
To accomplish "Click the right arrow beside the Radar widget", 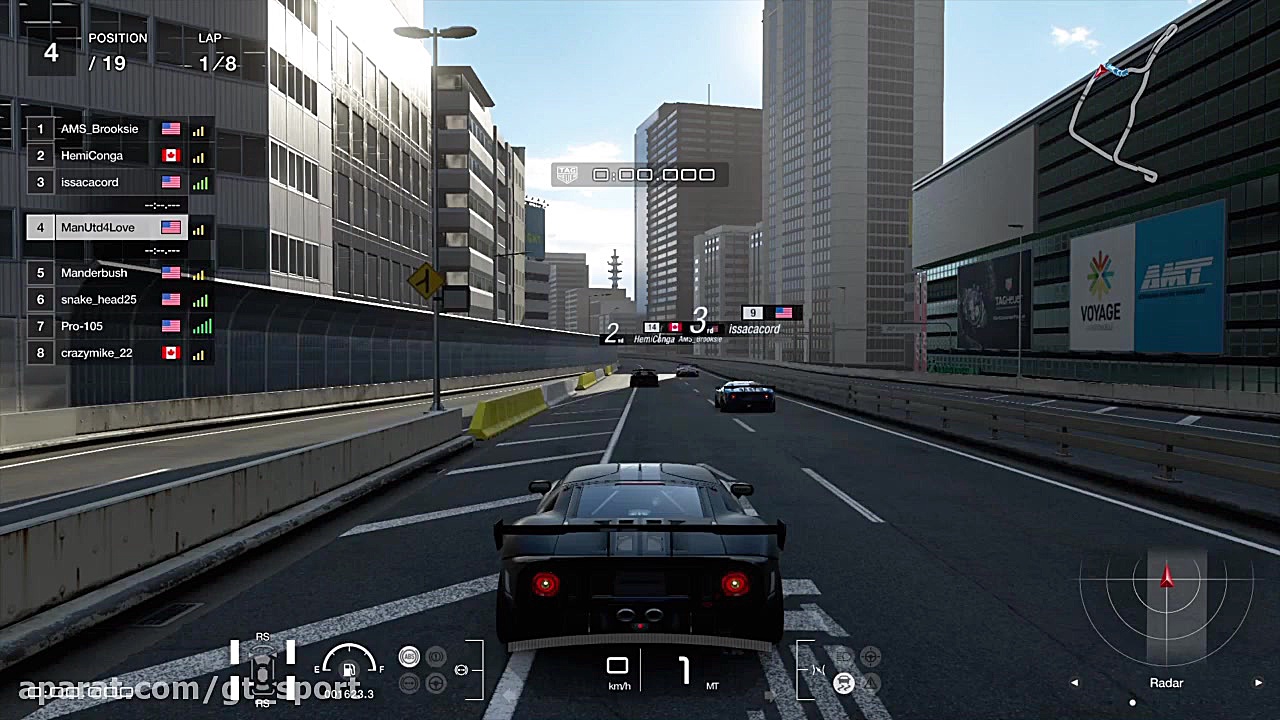I will click(x=1258, y=682).
